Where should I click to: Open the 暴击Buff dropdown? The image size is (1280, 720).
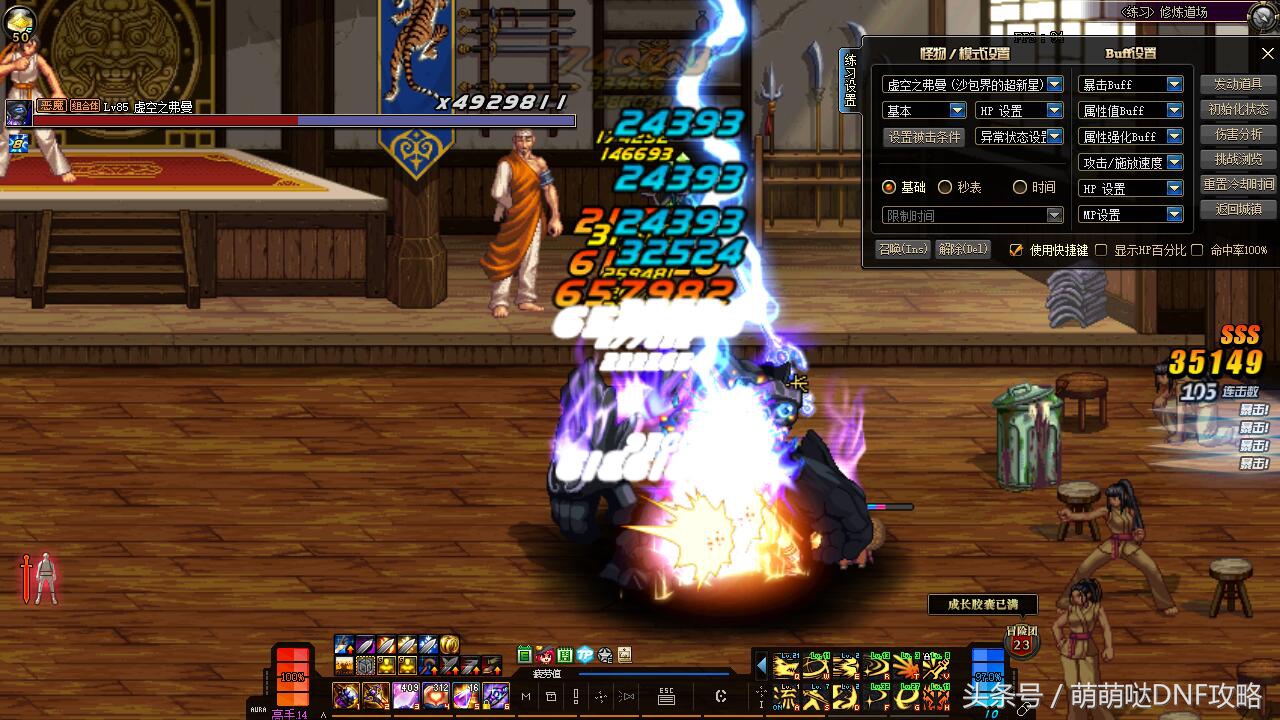point(1174,85)
